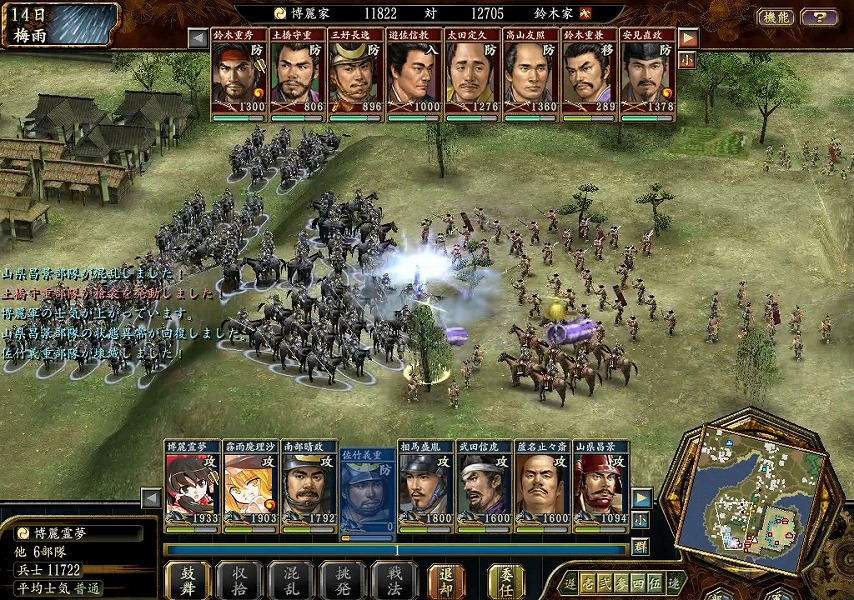Open the 戦法 tactics command
Image resolution: width=854 pixels, height=600 pixels.
click(395, 580)
